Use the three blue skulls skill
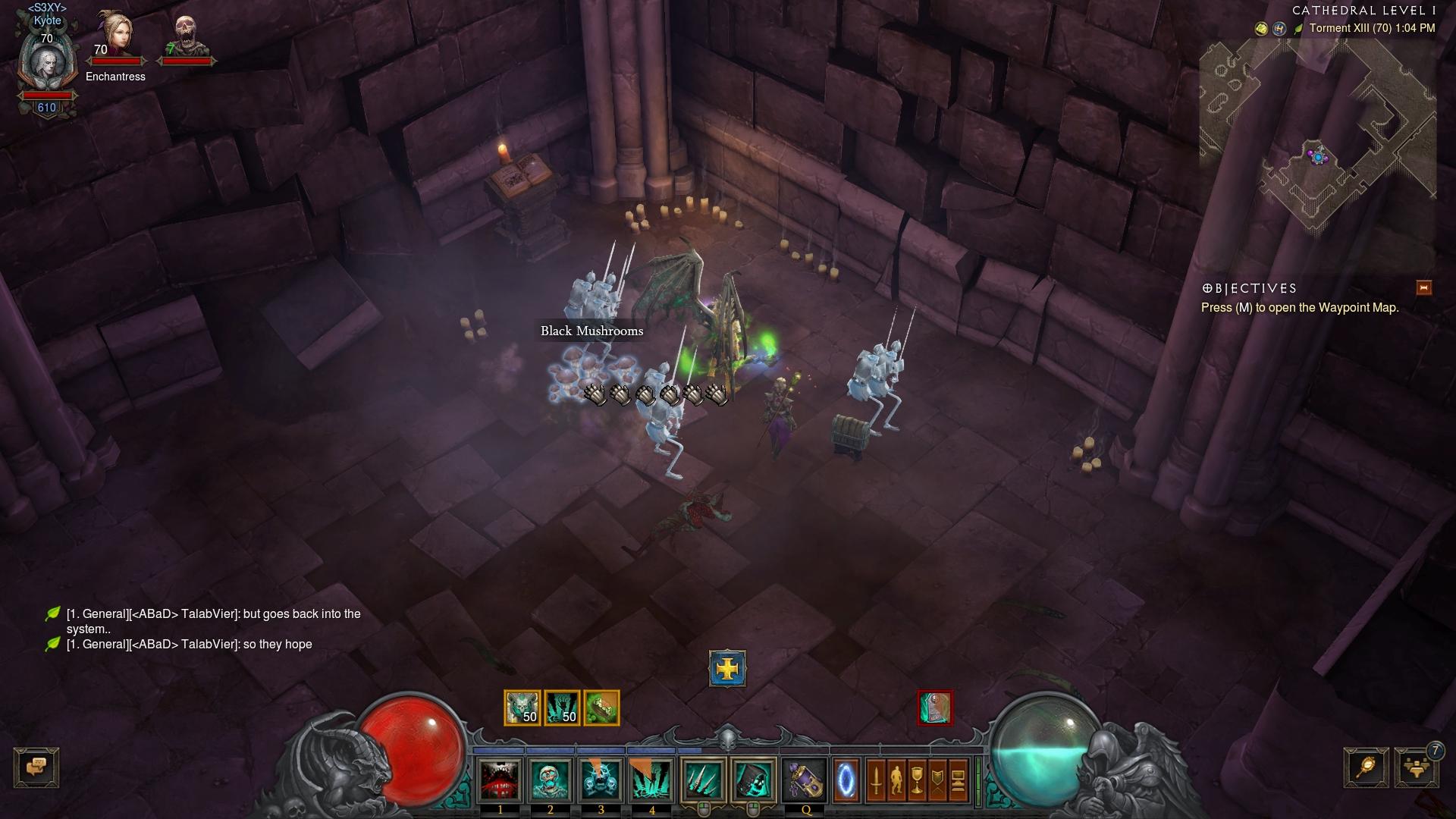The image size is (1456, 819). coord(601,780)
